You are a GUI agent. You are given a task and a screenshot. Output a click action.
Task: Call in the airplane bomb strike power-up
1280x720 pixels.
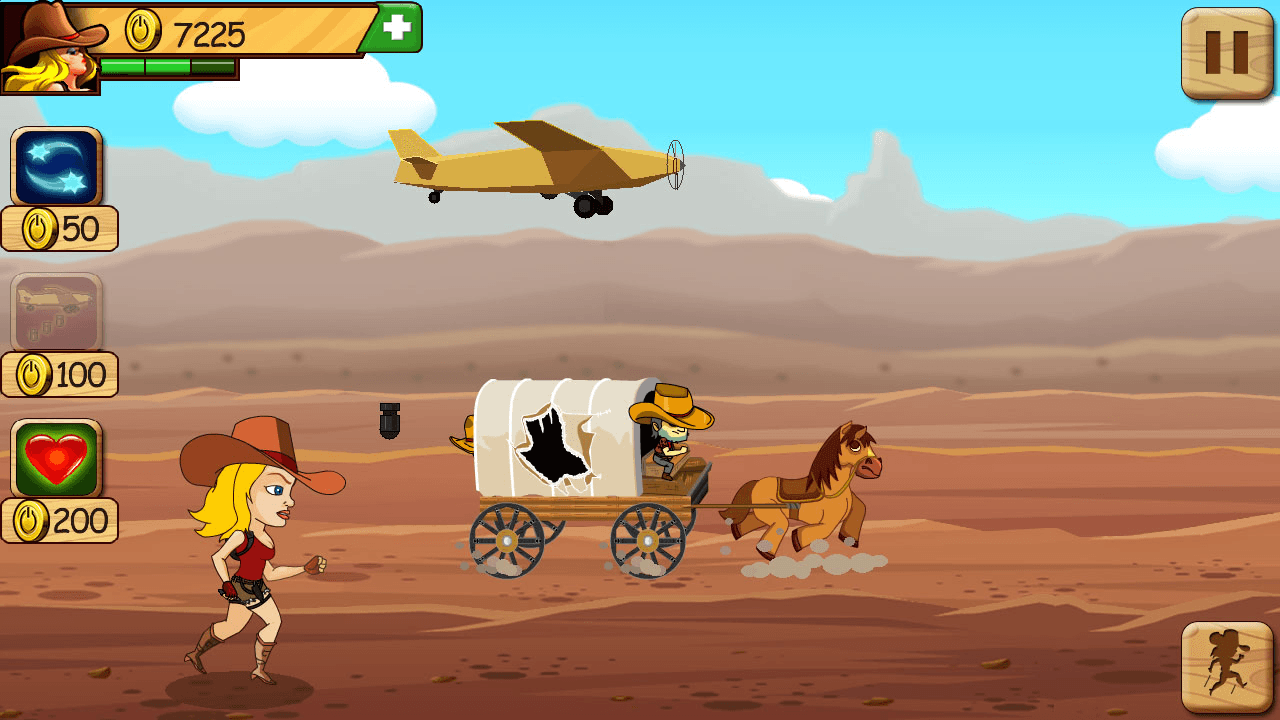(x=57, y=312)
